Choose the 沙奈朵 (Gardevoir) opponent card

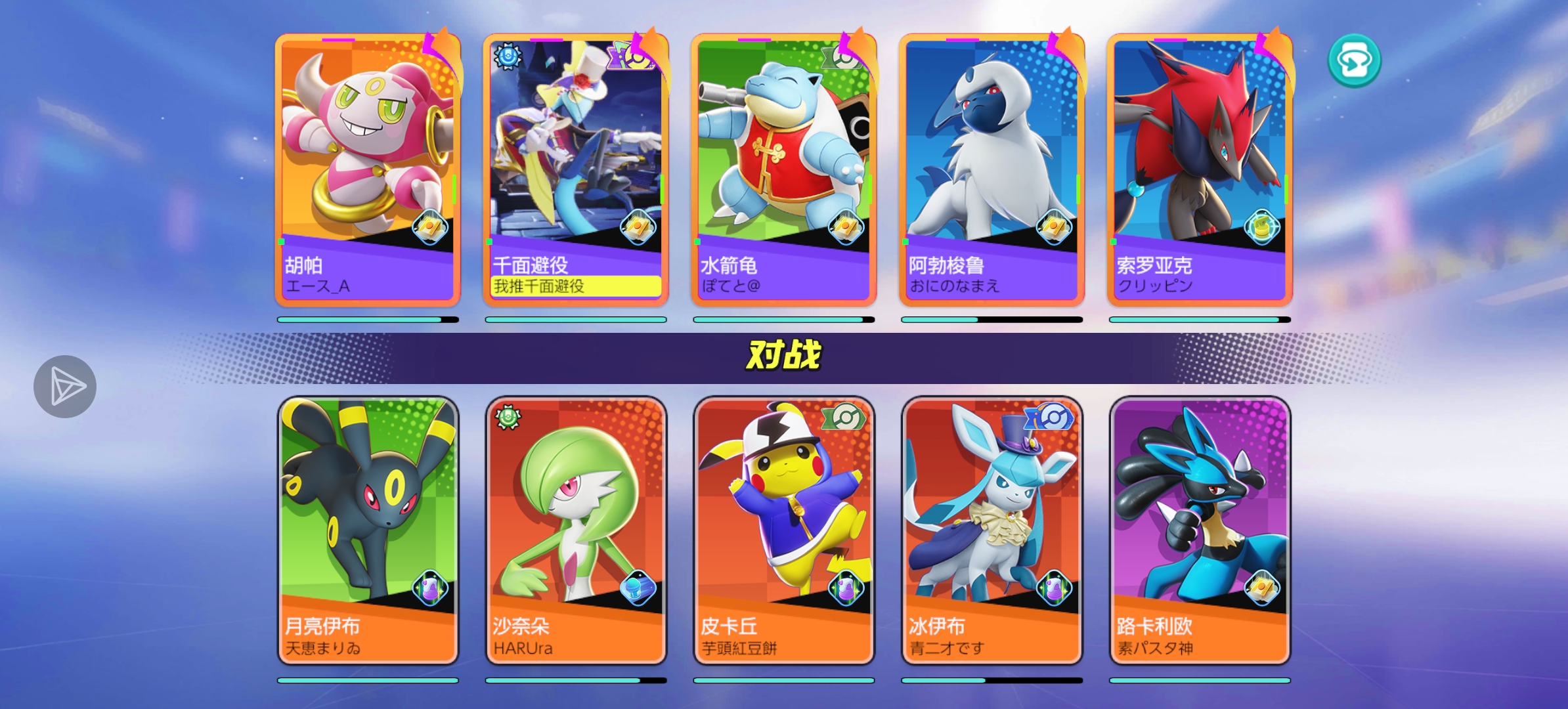(576, 530)
